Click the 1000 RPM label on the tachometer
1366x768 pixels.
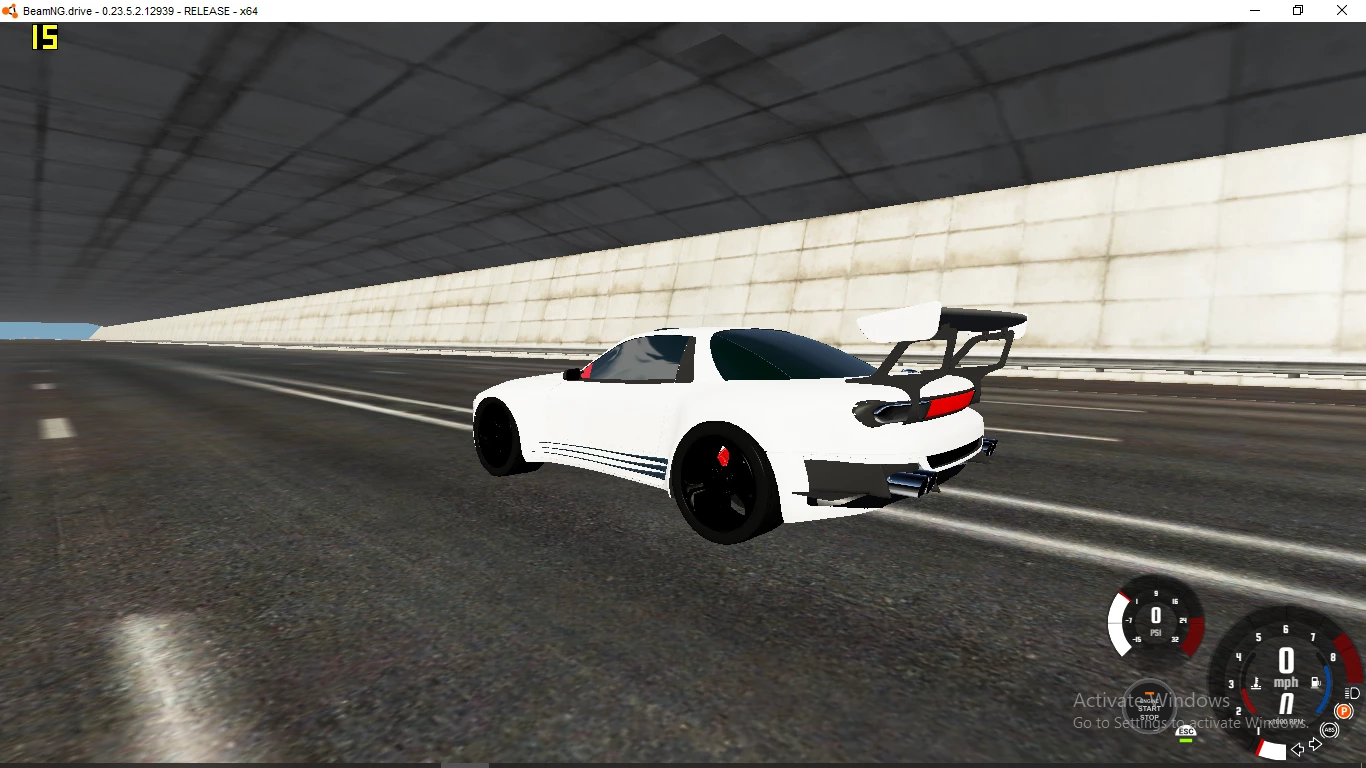point(1287,721)
